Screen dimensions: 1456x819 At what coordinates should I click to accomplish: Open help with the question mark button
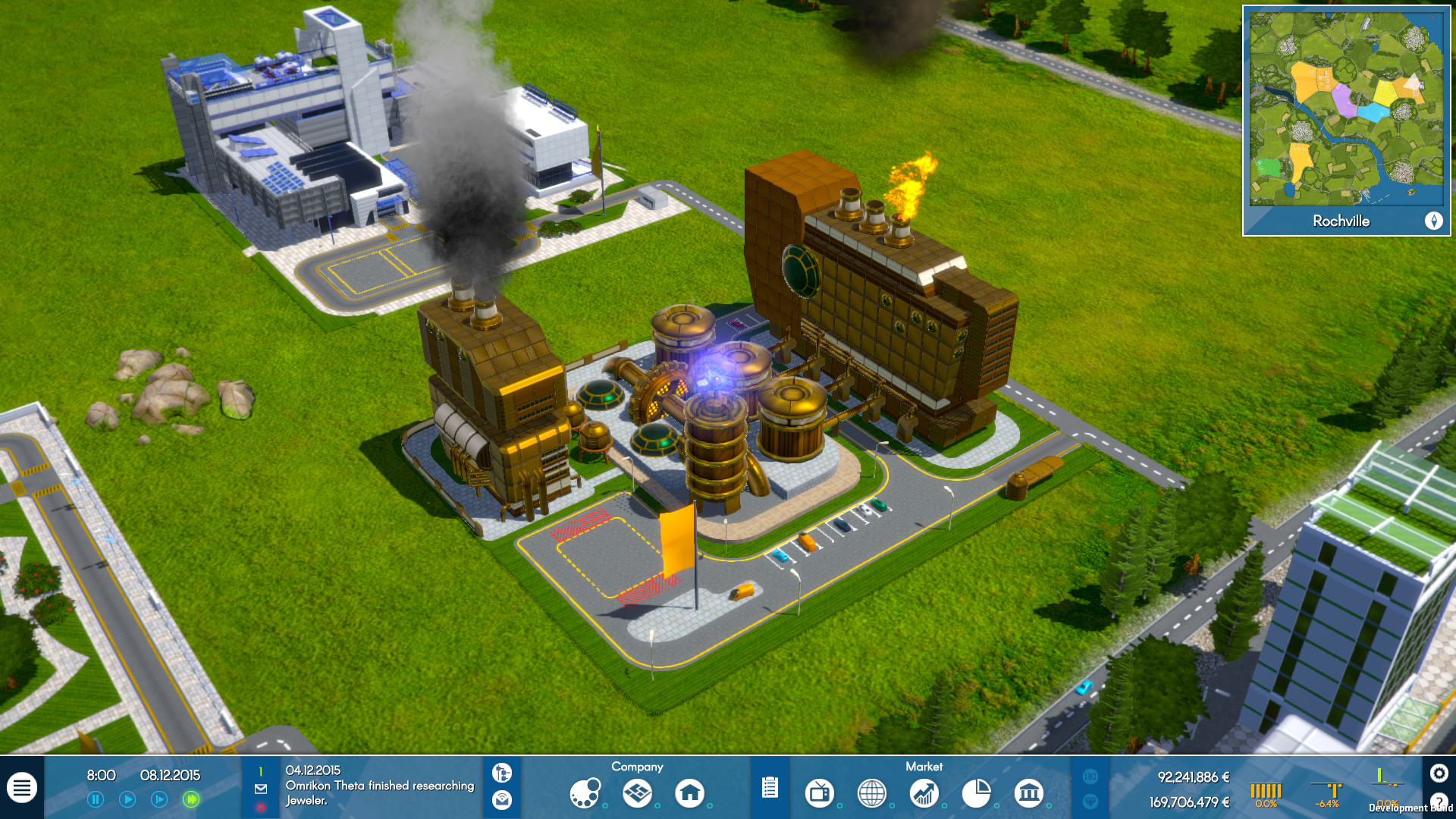point(1438,802)
